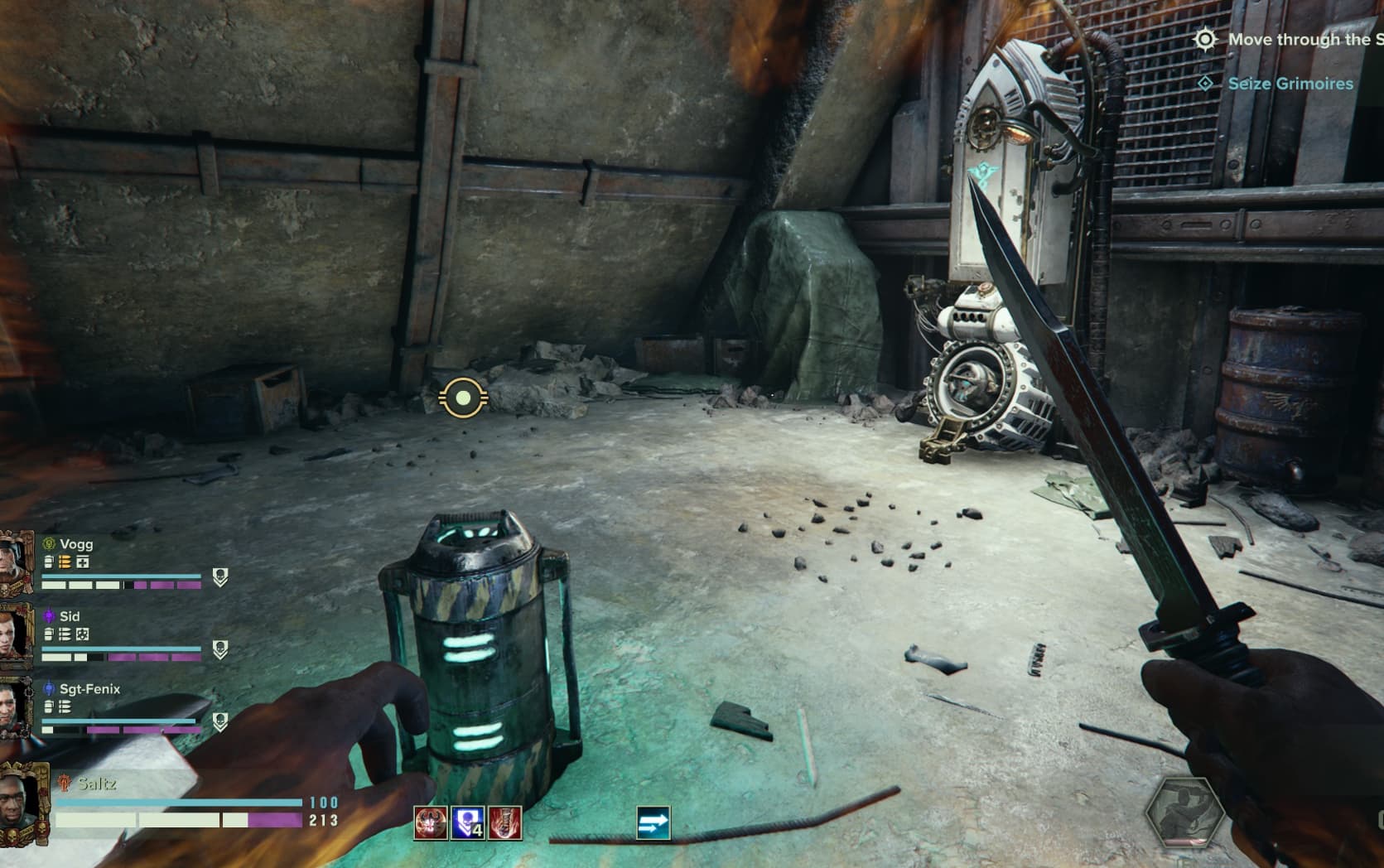Click the skull shield icon beside Vogg
Viewport: 1384px width, 868px height.
(219, 576)
